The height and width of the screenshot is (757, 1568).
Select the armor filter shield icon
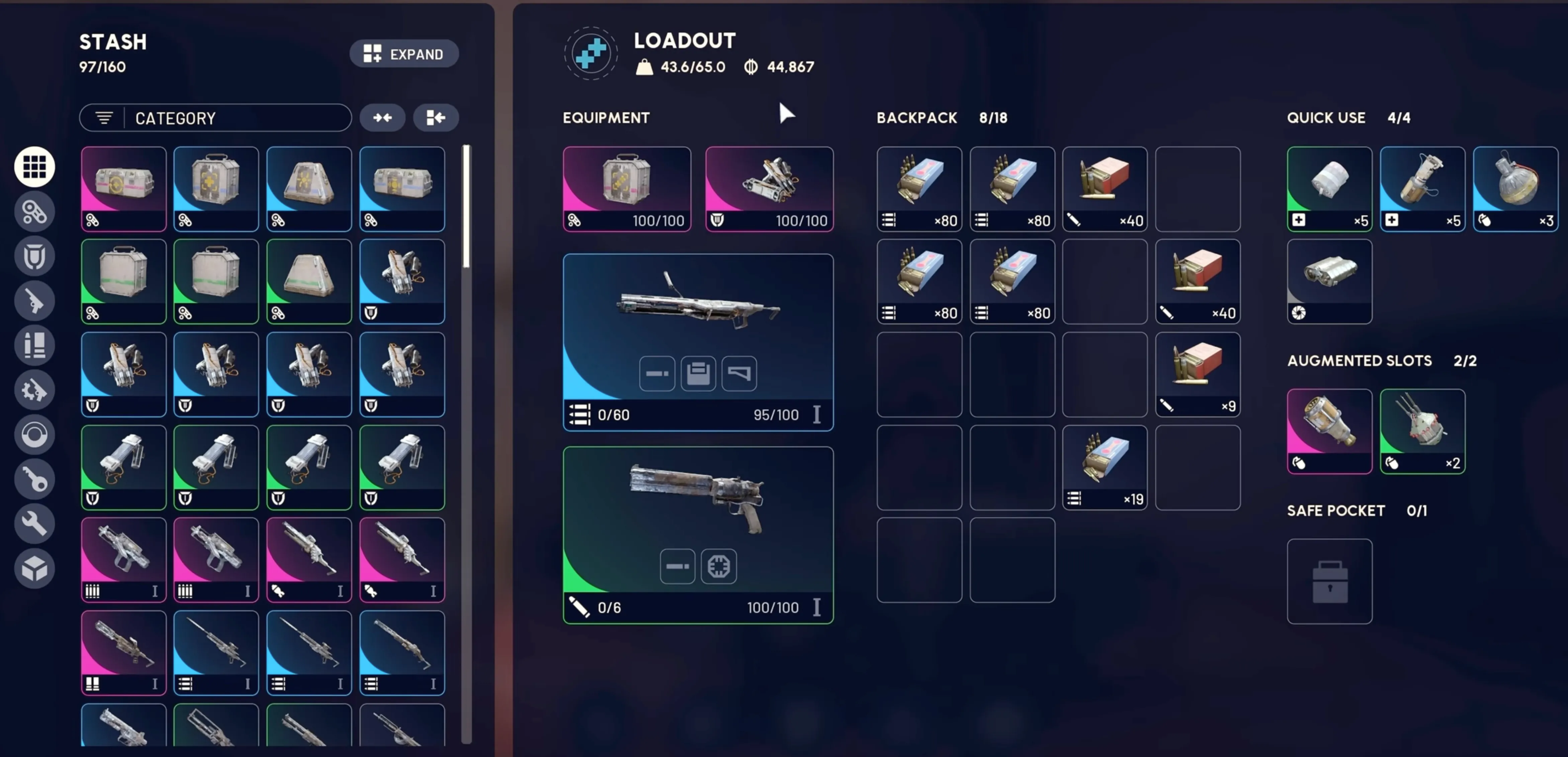pos(35,256)
